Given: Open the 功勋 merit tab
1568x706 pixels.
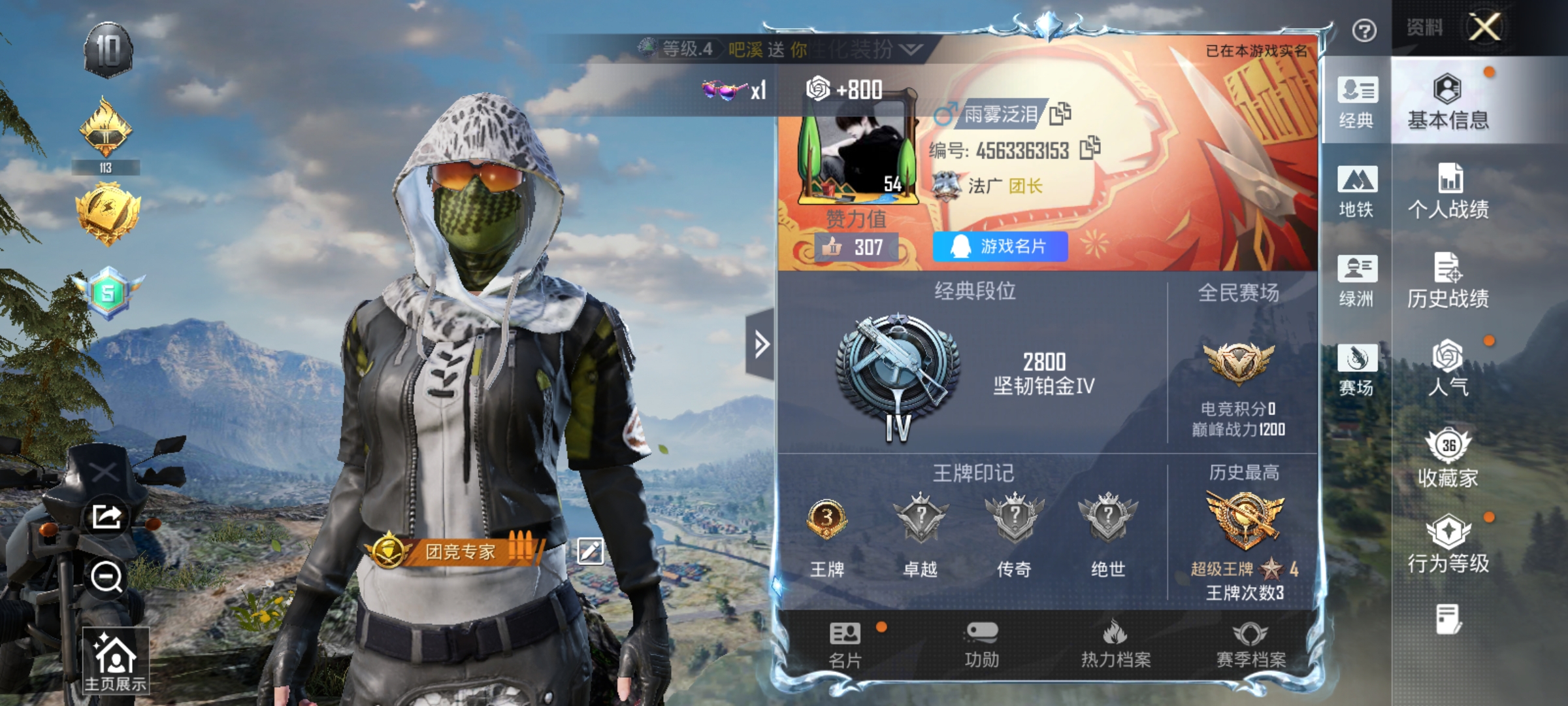Looking at the screenshot, I should point(981,645).
